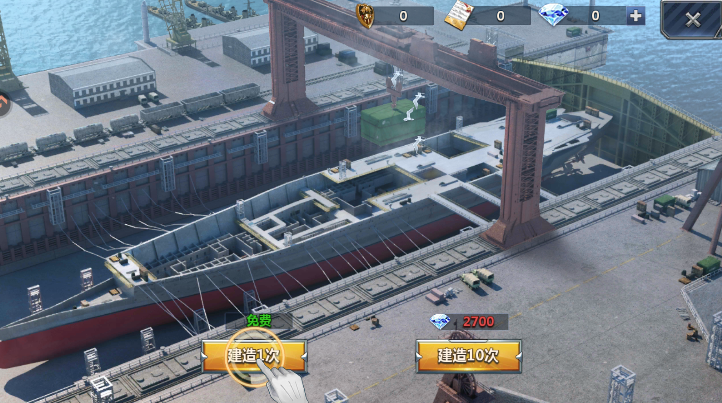Build ten times with 建造10次 button
Image resolution: width=722 pixels, height=403 pixels.
point(468,355)
